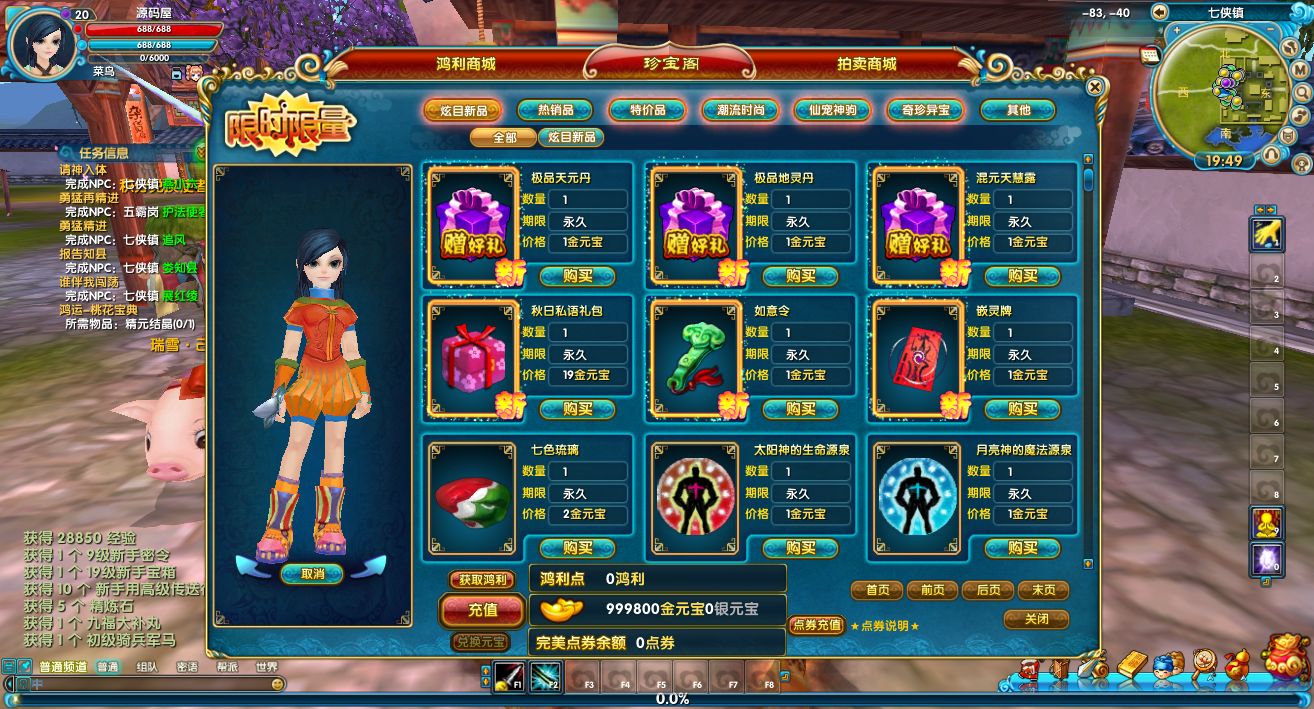Select the 其他 category
The width and height of the screenshot is (1314, 709).
pos(1017,110)
